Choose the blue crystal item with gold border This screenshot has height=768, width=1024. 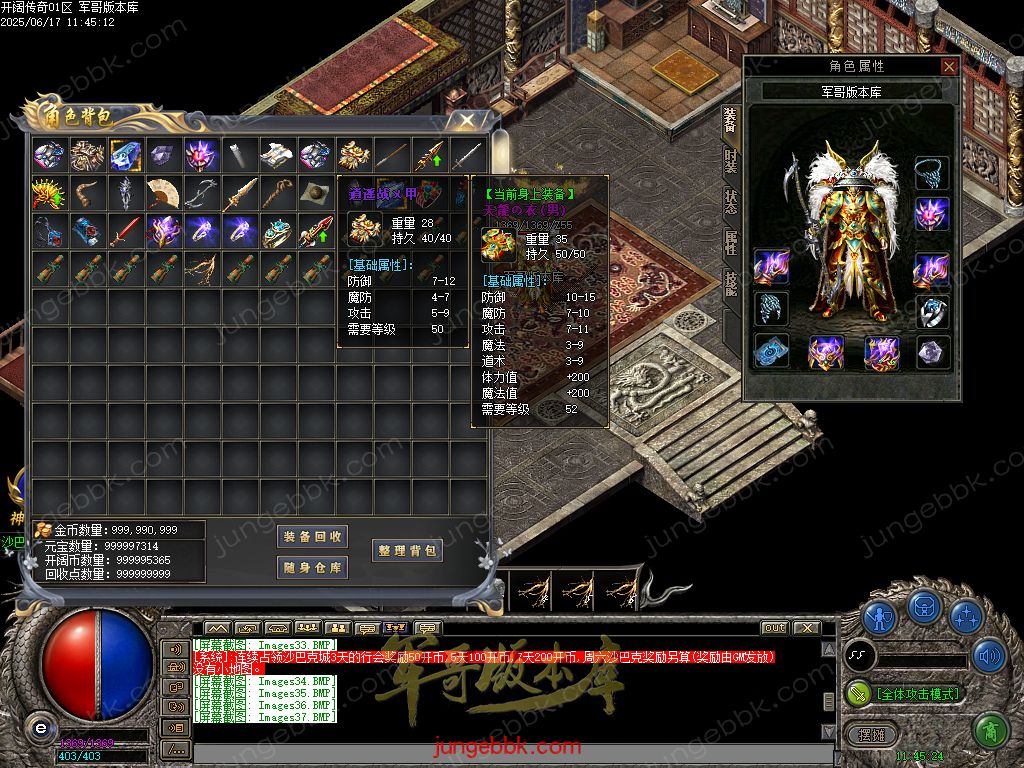[x=125, y=155]
